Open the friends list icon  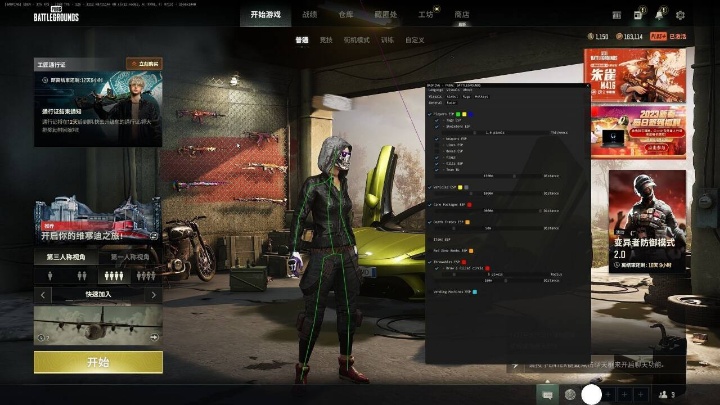(x=665, y=395)
